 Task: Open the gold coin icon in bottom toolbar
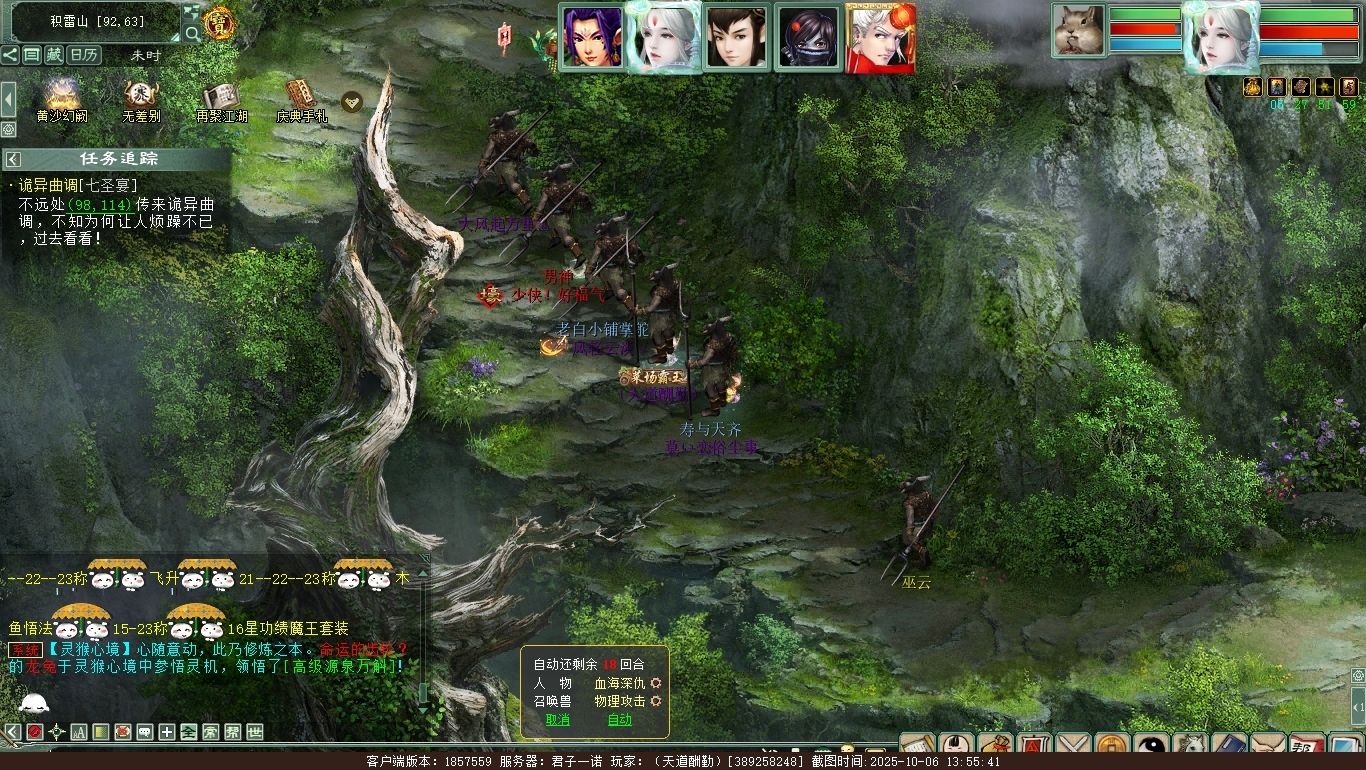point(1111,746)
